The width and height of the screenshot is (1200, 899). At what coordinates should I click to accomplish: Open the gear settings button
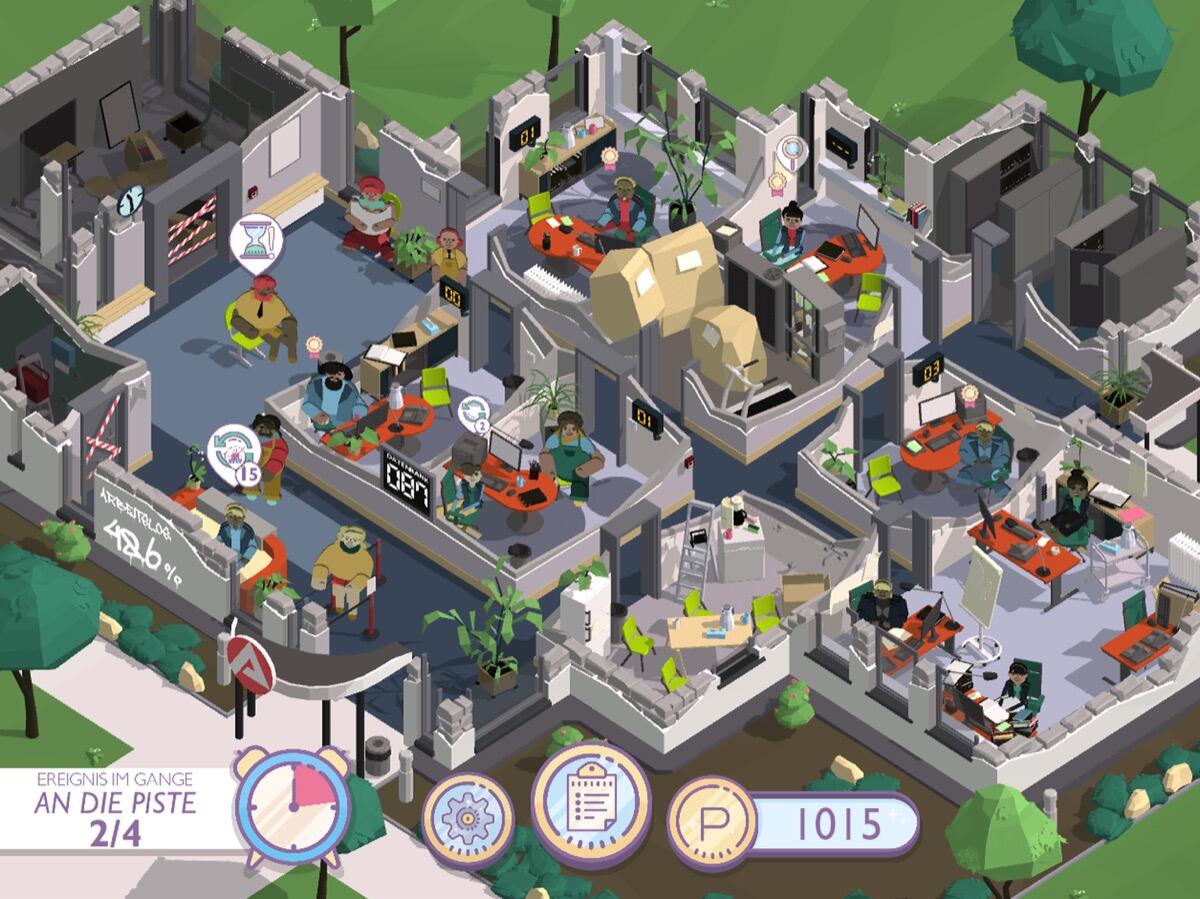[467, 819]
